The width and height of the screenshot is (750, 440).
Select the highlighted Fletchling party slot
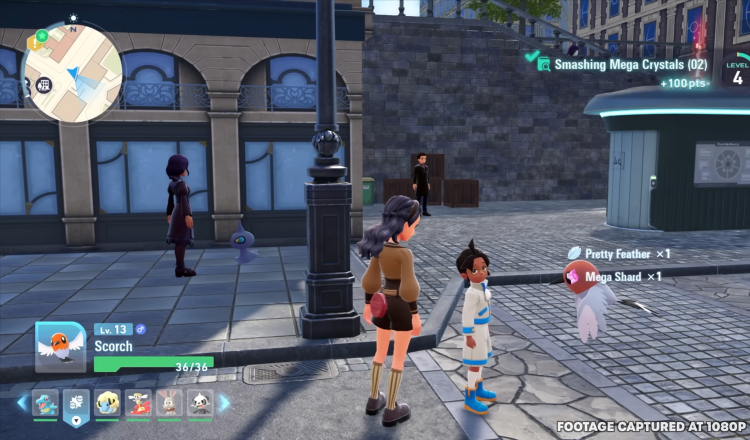tap(77, 404)
